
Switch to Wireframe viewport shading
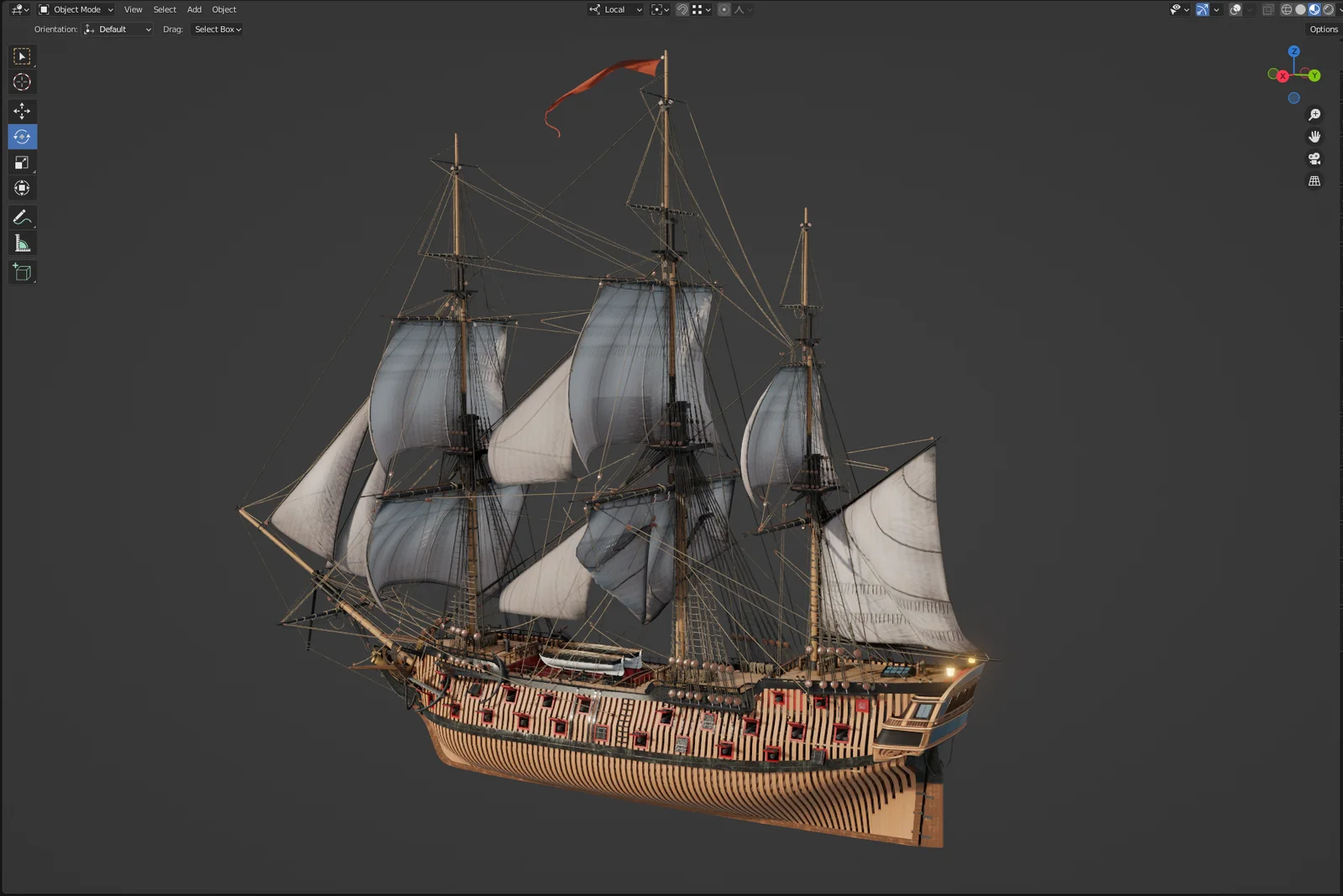click(x=1287, y=9)
